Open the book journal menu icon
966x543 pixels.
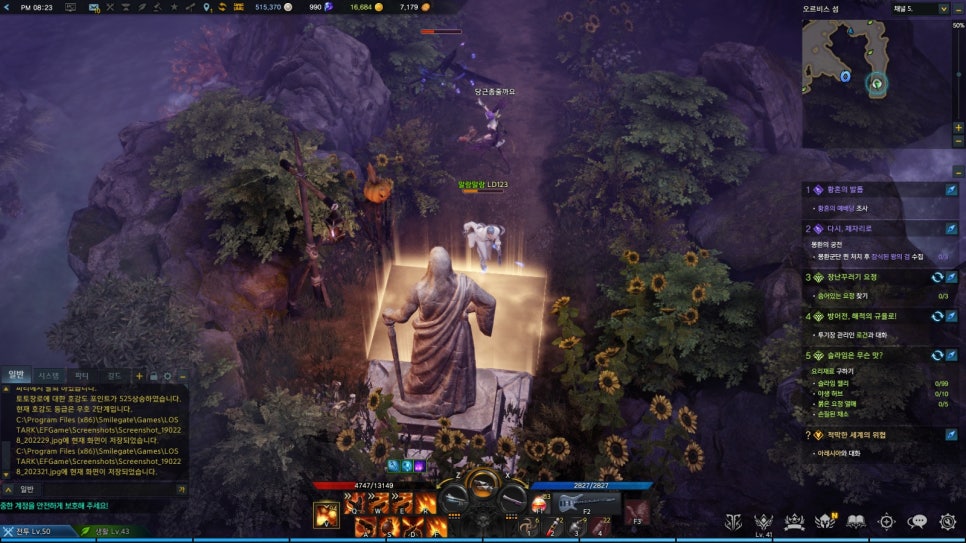coord(855,521)
